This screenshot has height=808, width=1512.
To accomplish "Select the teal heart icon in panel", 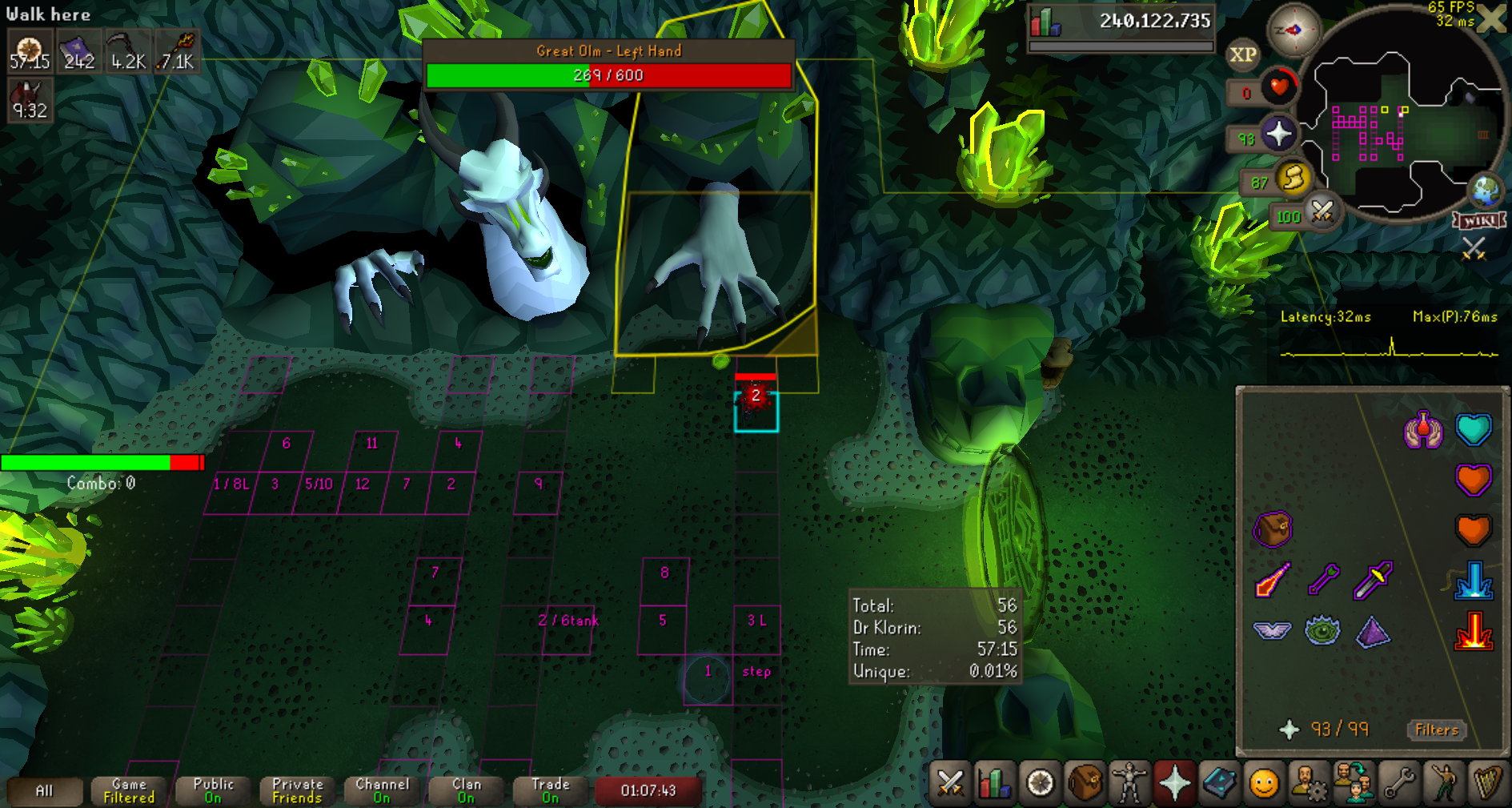I will pyautogui.click(x=1473, y=430).
